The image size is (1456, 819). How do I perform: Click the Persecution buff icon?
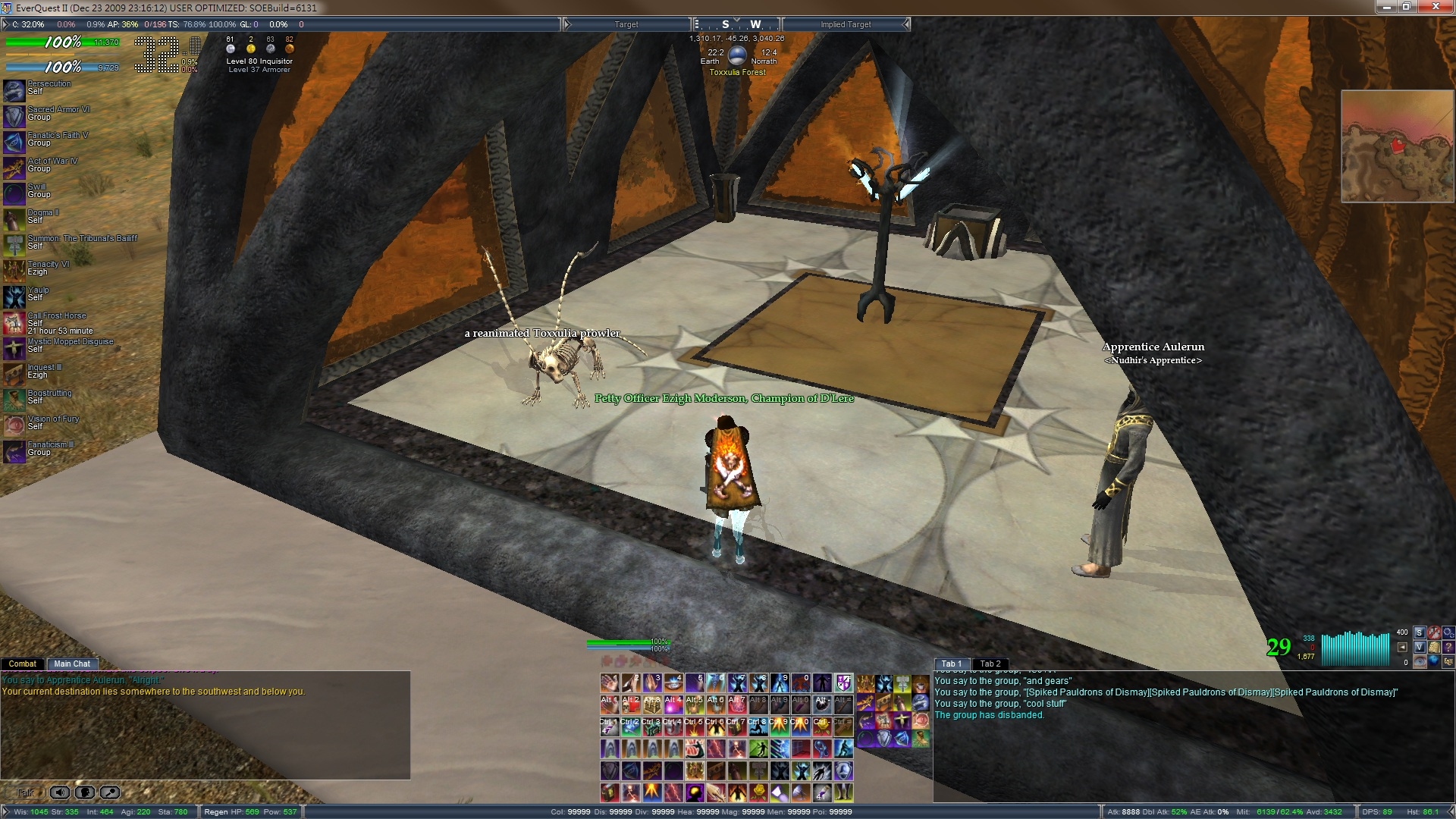[14, 90]
